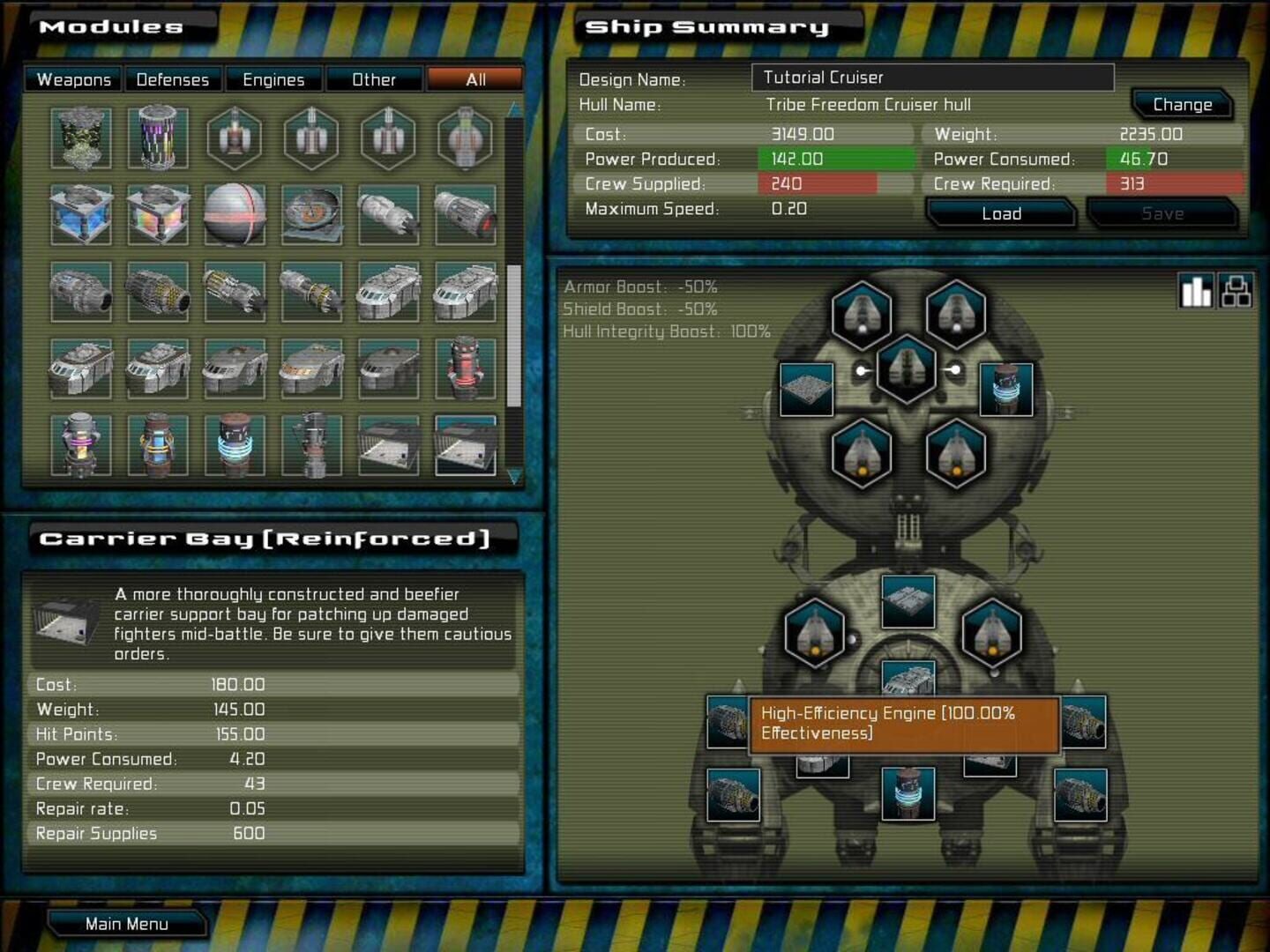Switch to the Weapons tab
This screenshot has height=952, width=1270.
(x=73, y=79)
